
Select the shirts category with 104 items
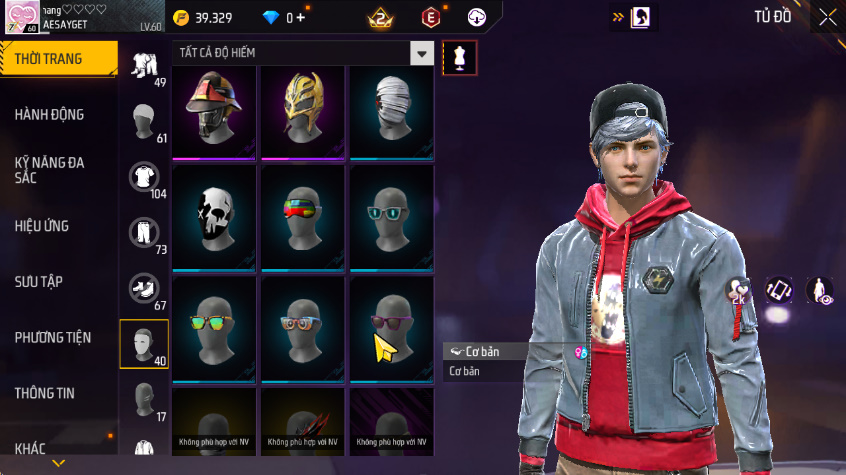tap(145, 178)
